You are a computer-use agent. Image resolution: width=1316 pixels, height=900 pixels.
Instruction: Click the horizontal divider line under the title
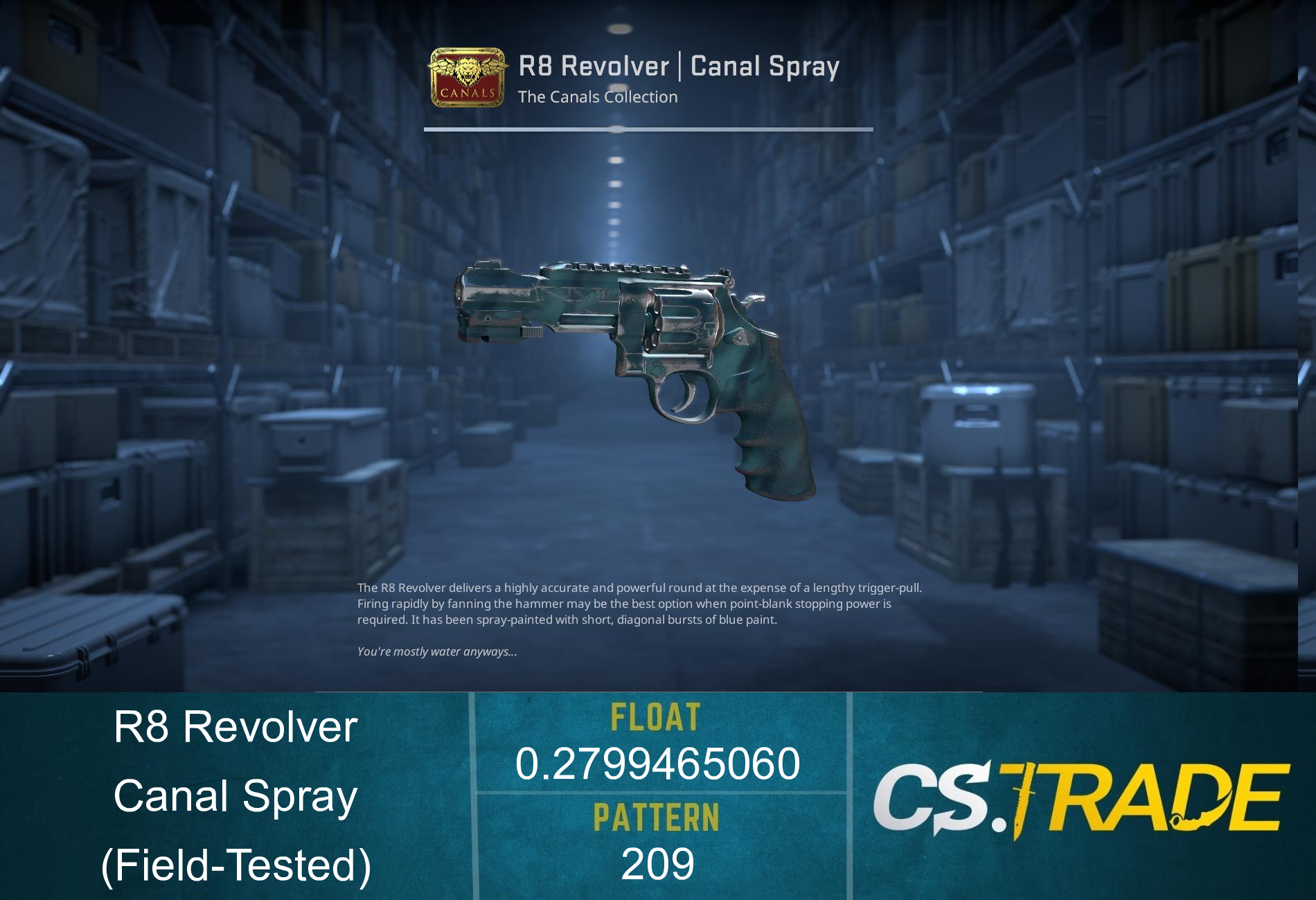tap(649, 128)
